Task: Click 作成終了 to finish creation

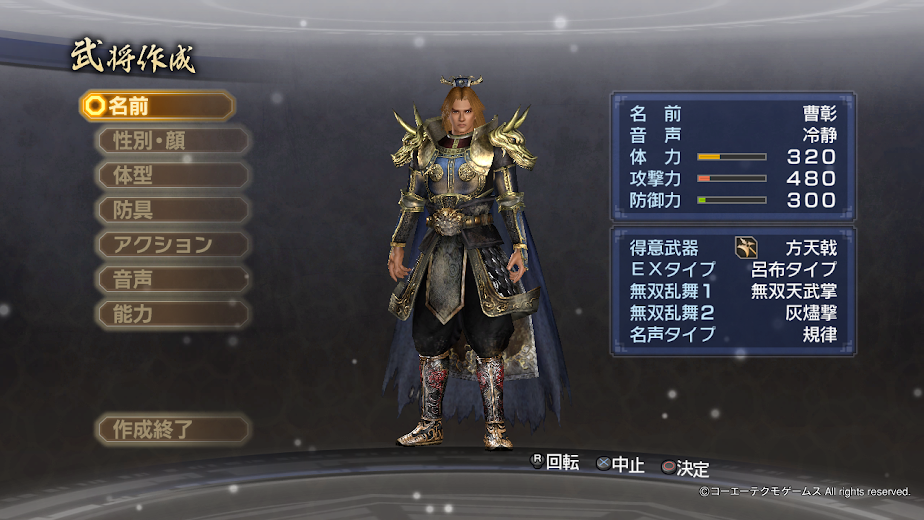Action: pyautogui.click(x=172, y=430)
